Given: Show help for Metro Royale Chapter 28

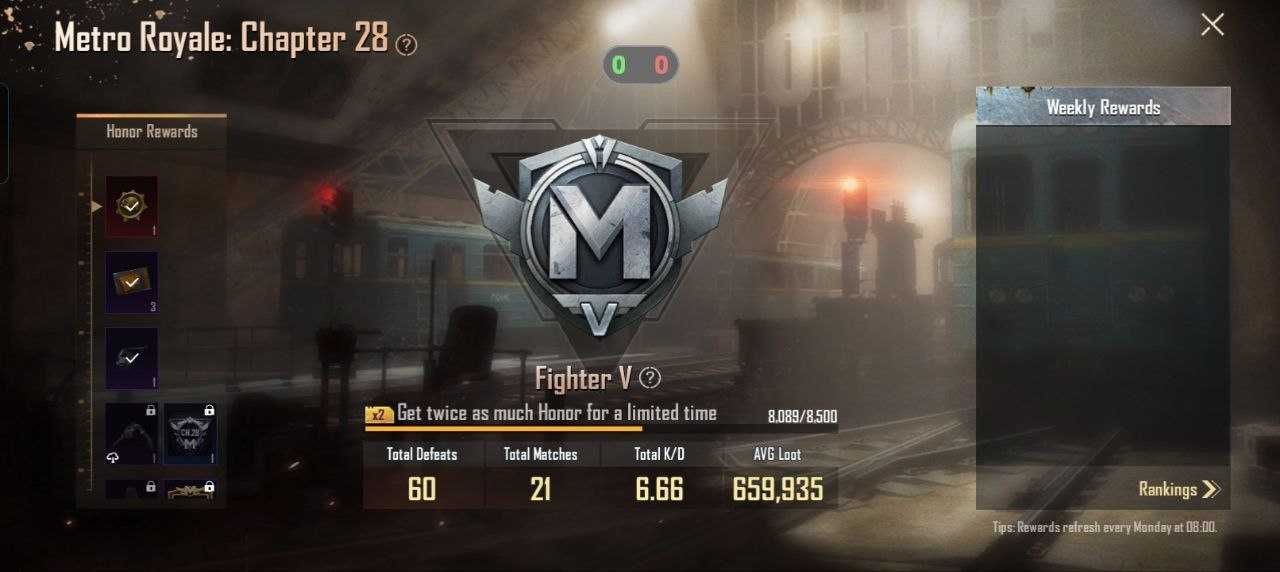Looking at the screenshot, I should point(406,44).
